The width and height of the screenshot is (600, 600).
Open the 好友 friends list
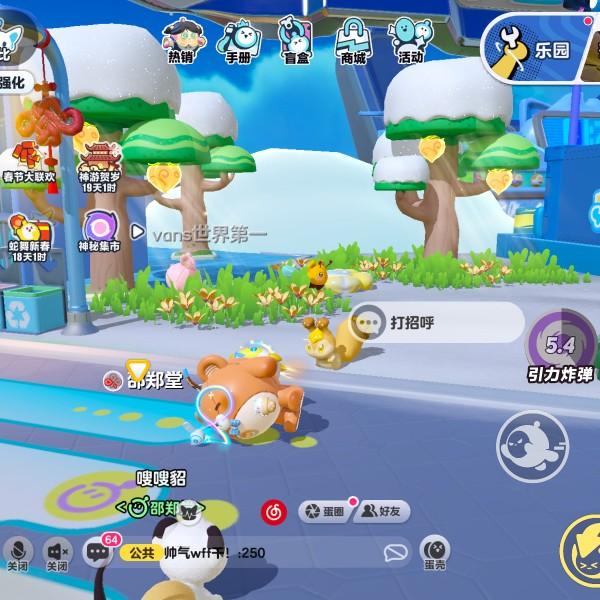[382, 511]
